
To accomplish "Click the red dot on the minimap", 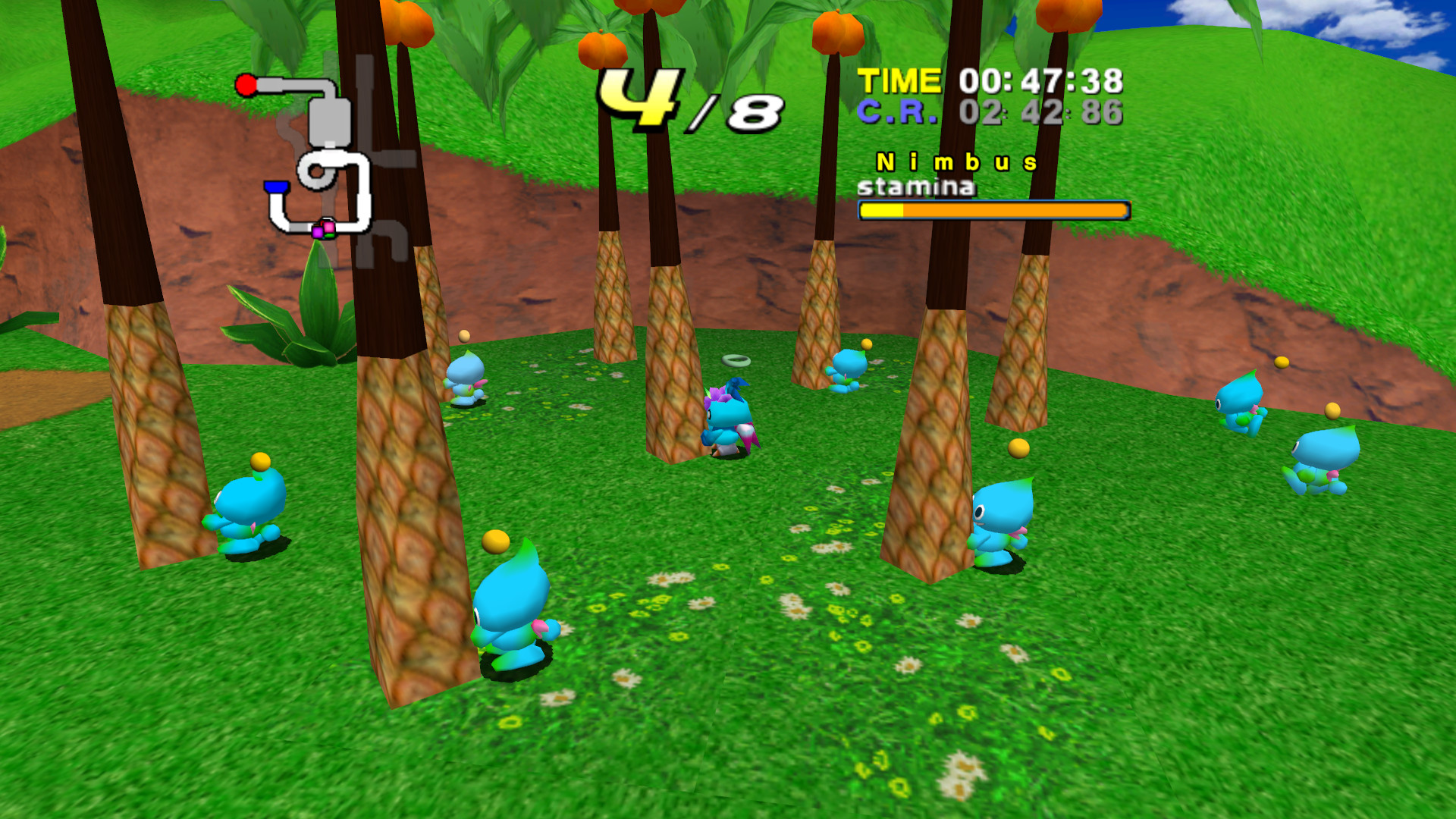I will [246, 83].
